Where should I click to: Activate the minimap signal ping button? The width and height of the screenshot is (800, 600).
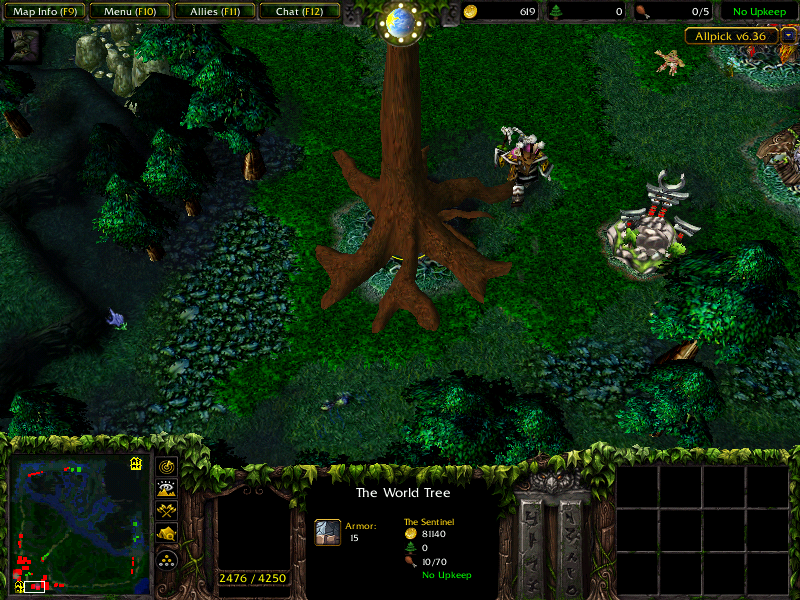165,467
